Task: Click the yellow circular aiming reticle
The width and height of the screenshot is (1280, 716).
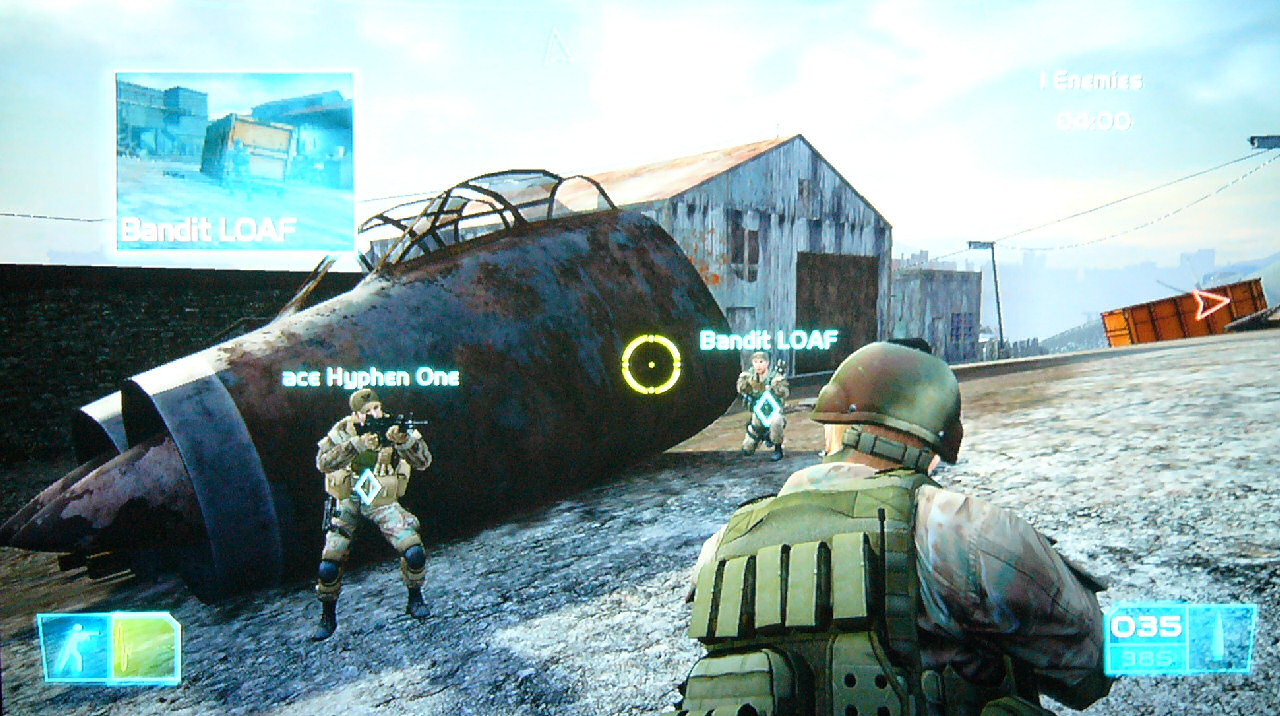Action: point(651,364)
